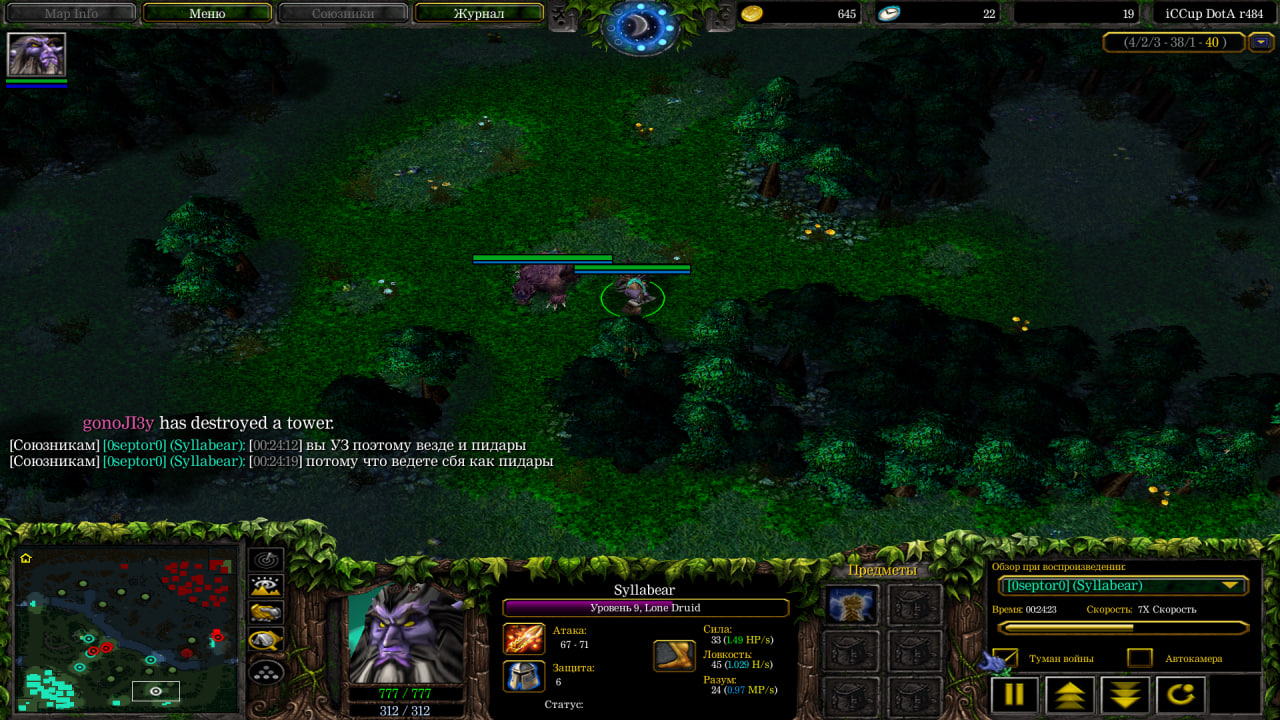This screenshot has height=720, width=1280.
Task: Click the Map Info button
Action: [71, 14]
